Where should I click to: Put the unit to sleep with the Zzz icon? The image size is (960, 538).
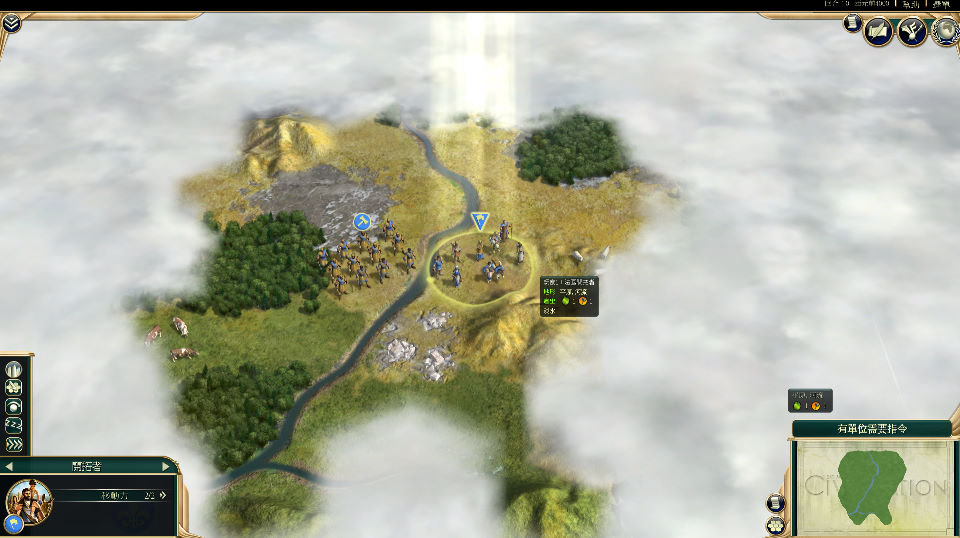[x=14, y=426]
